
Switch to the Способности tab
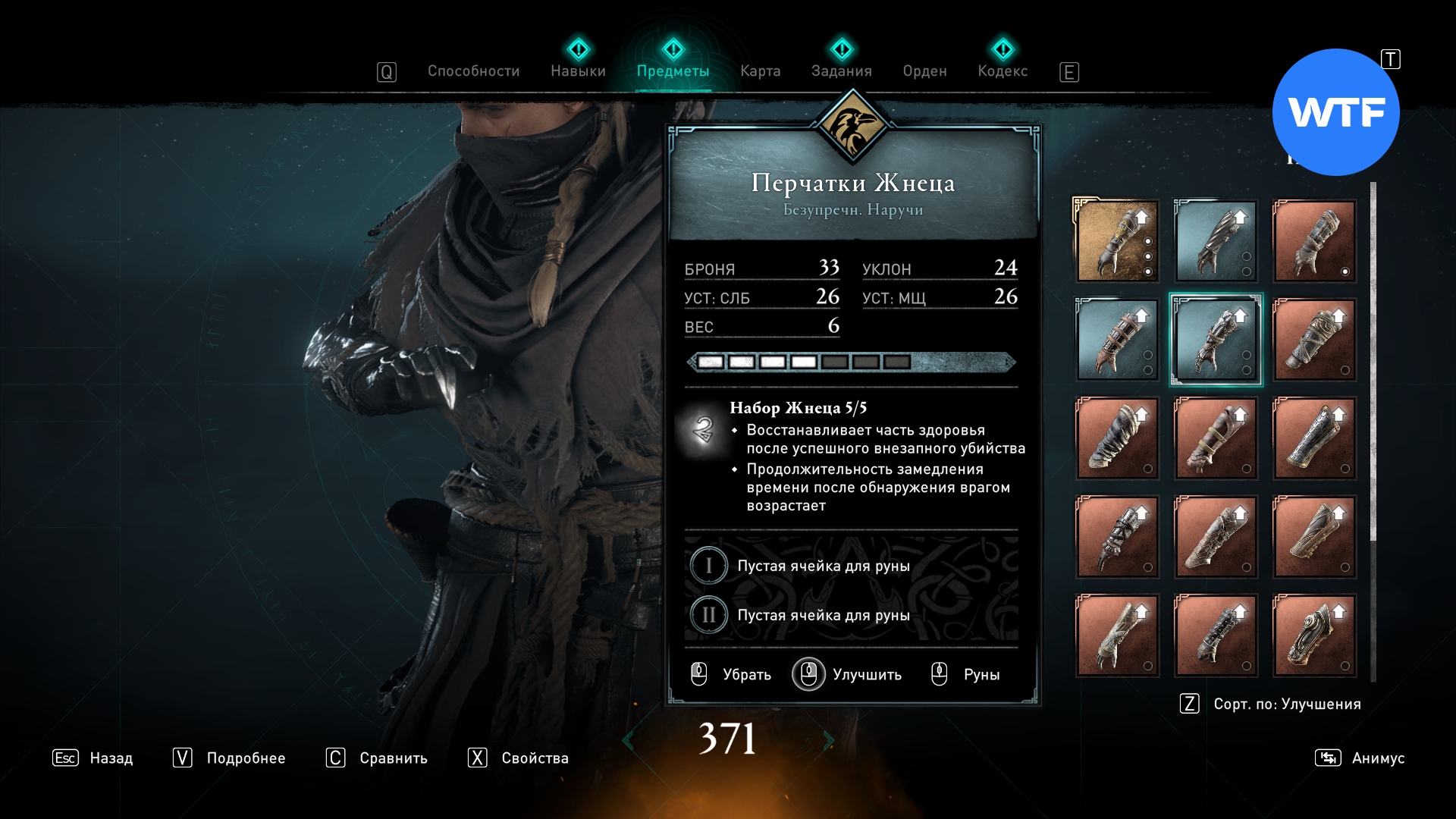pos(473,71)
